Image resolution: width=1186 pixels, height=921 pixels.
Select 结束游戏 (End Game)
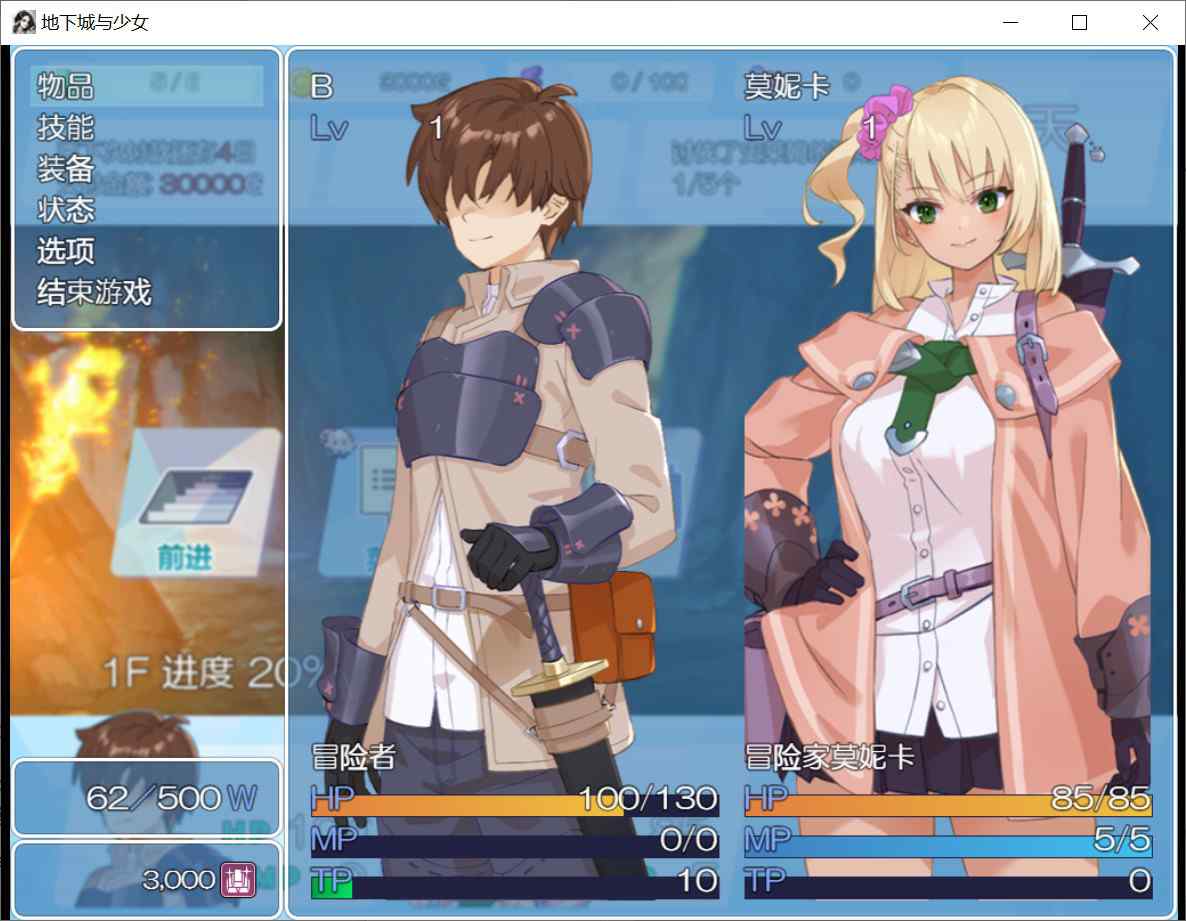click(94, 292)
